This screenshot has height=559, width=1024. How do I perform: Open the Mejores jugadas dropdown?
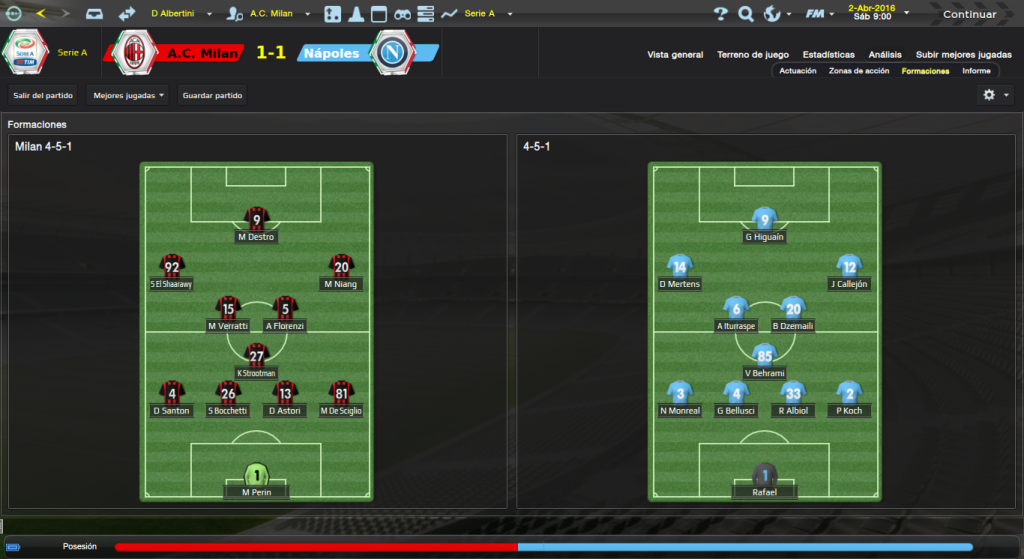128,95
